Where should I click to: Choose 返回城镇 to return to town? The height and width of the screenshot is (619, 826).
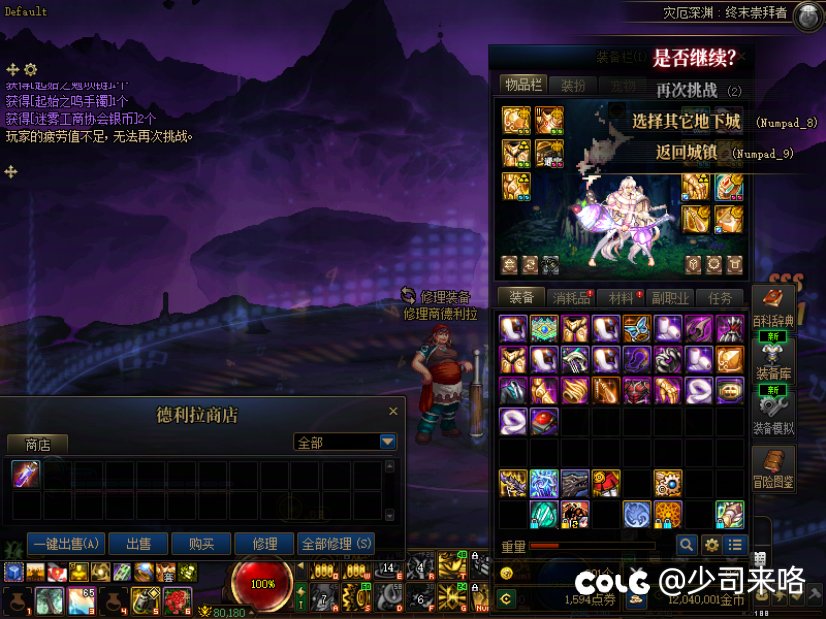pyautogui.click(x=685, y=153)
